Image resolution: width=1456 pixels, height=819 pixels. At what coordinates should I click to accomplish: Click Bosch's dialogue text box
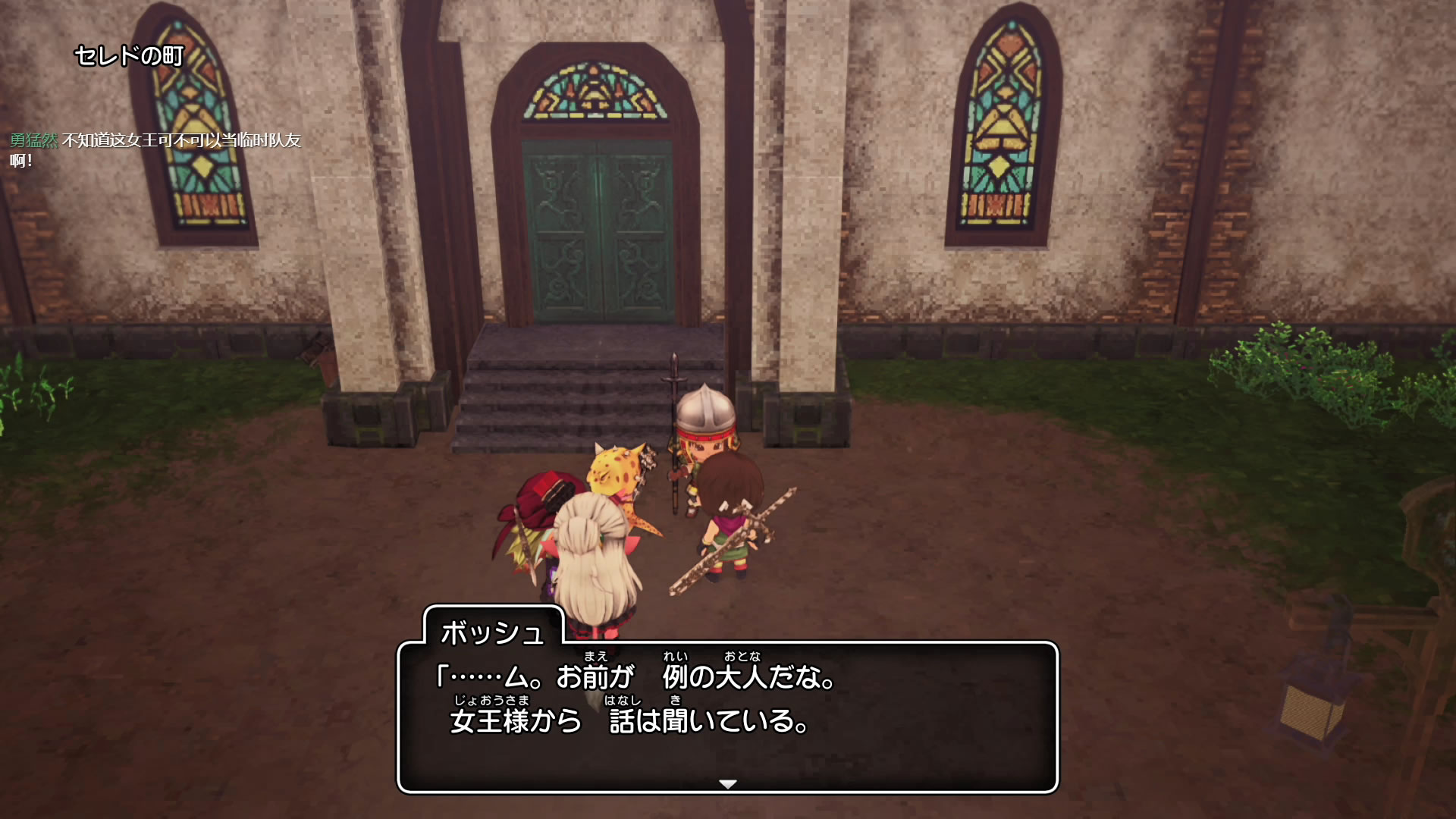pos(727,717)
